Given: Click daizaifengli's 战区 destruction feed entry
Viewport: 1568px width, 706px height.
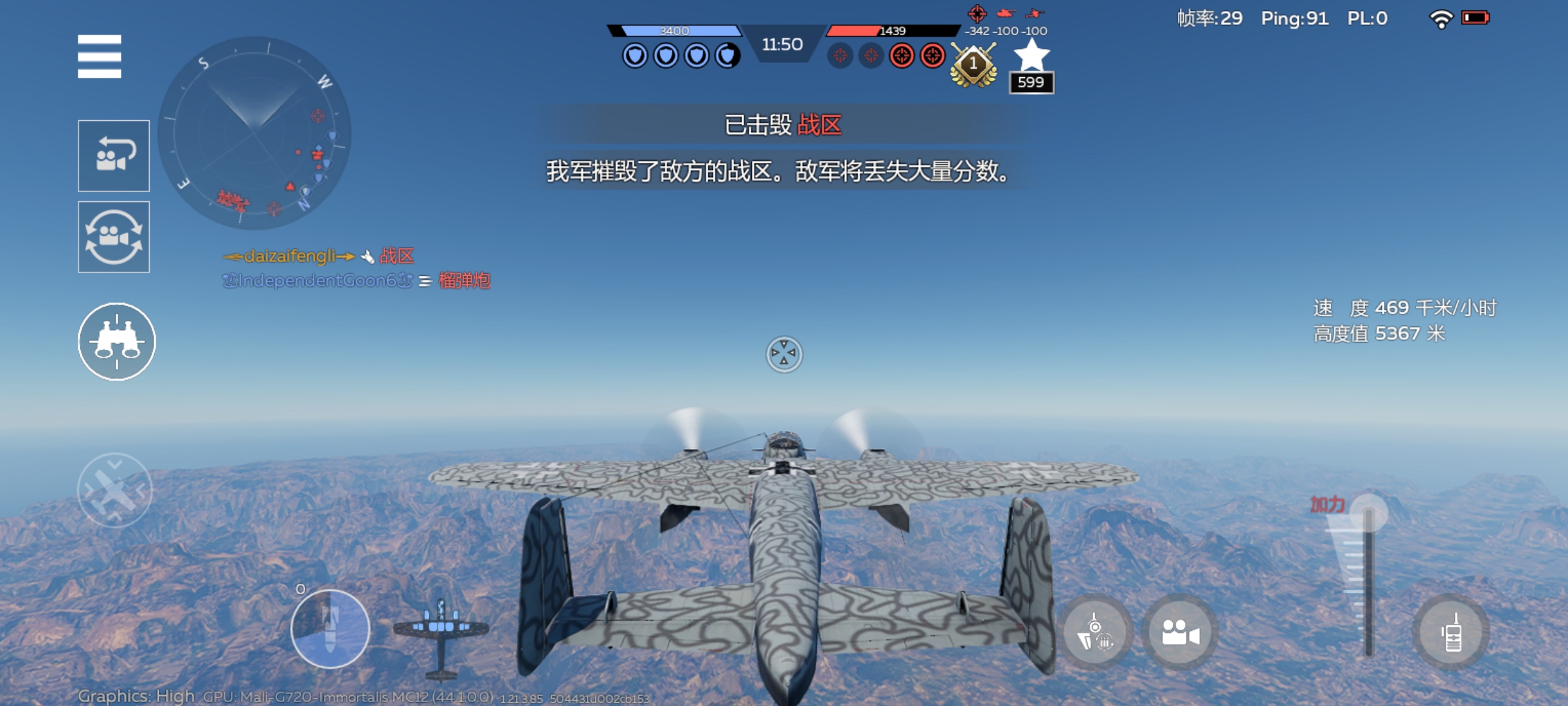Looking at the screenshot, I should click(320, 256).
